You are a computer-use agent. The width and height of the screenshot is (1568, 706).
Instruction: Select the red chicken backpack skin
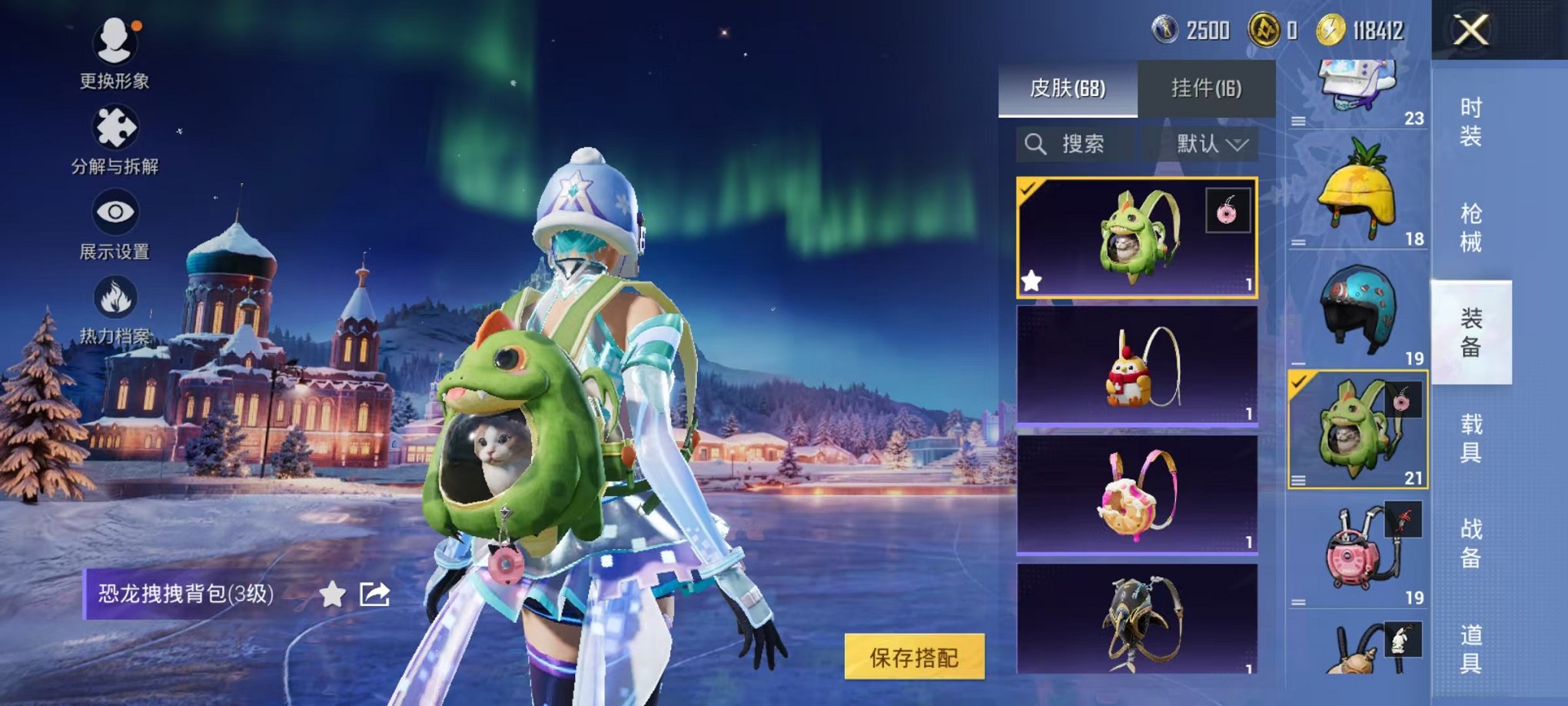coord(1136,366)
